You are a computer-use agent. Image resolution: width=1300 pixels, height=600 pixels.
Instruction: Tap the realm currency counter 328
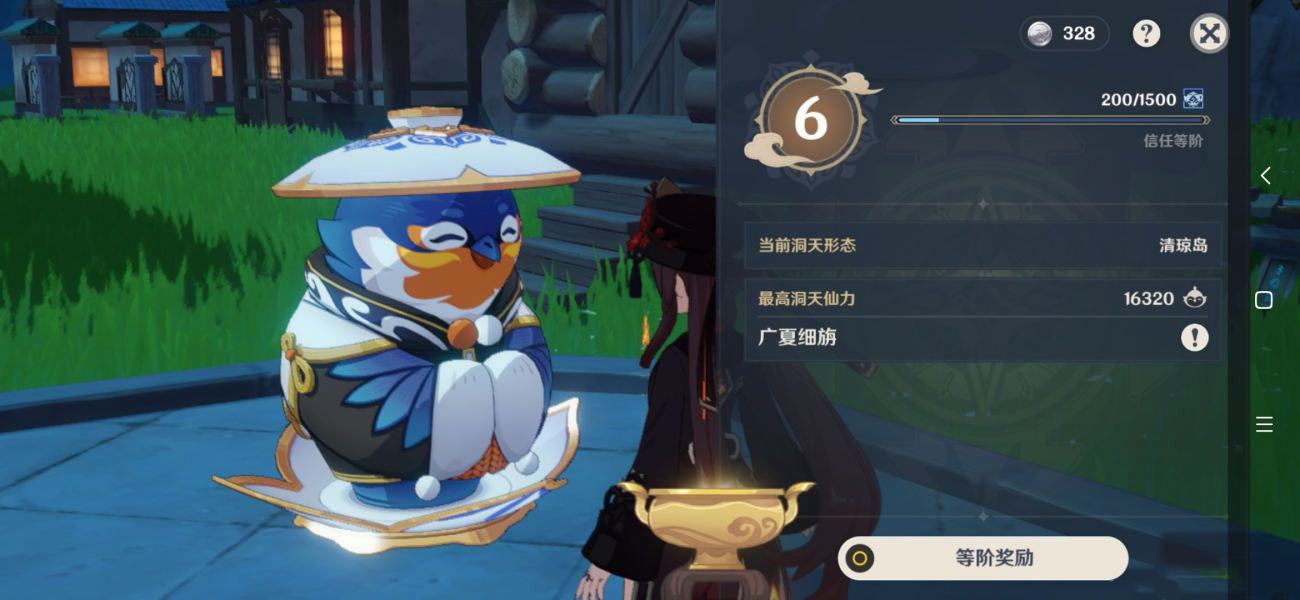pyautogui.click(x=1064, y=34)
